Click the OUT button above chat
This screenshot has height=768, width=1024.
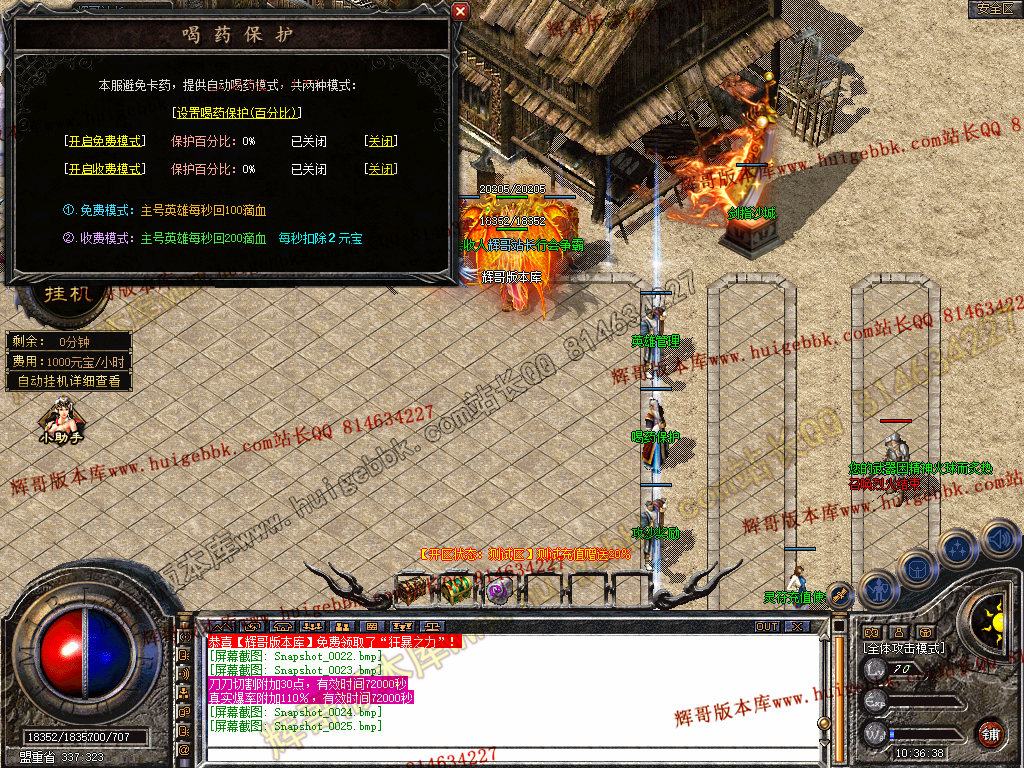pyautogui.click(x=767, y=626)
